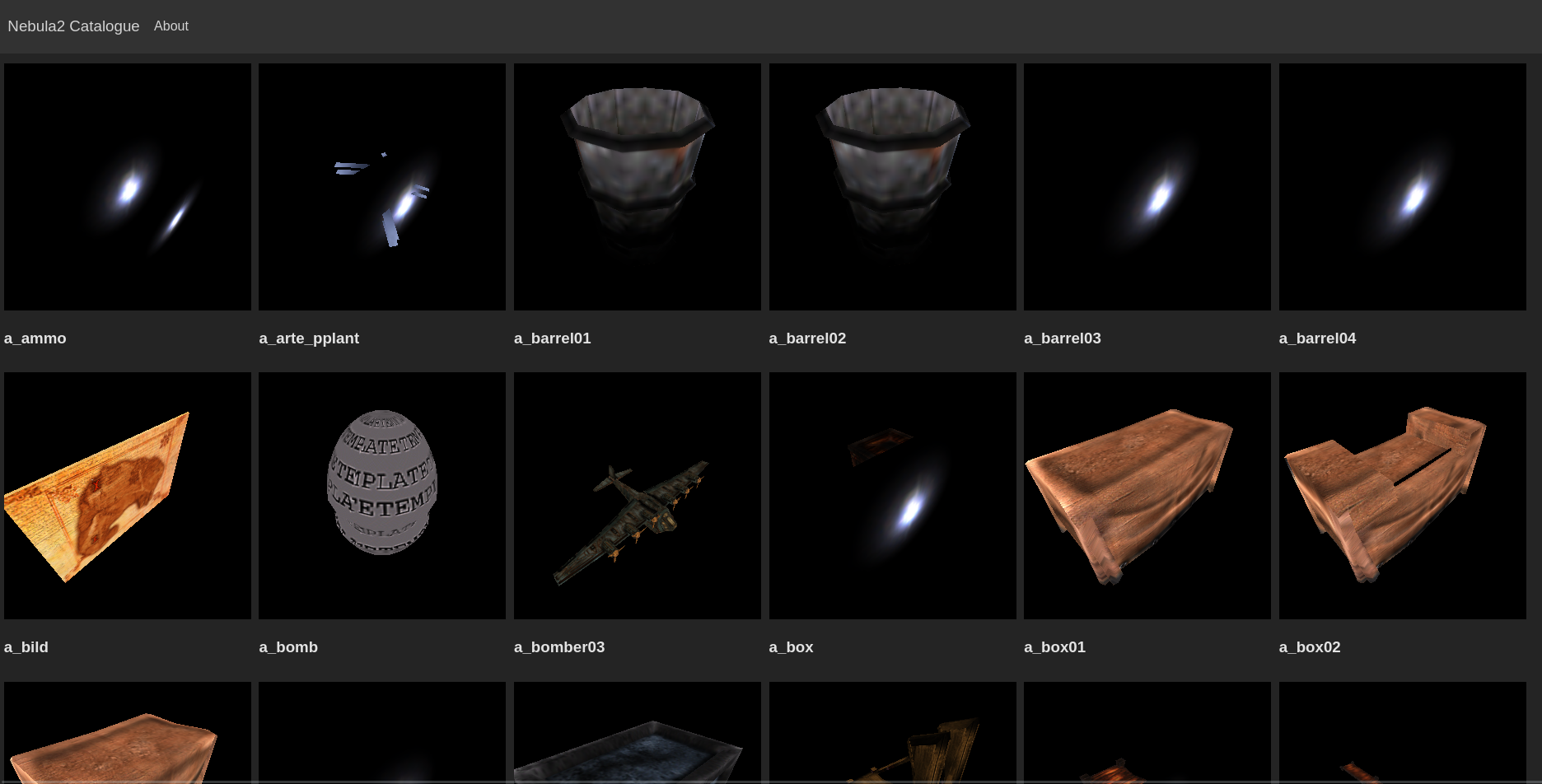View the a_barrel01 bucket model
Image resolution: width=1542 pixels, height=784 pixels.
pos(637,186)
